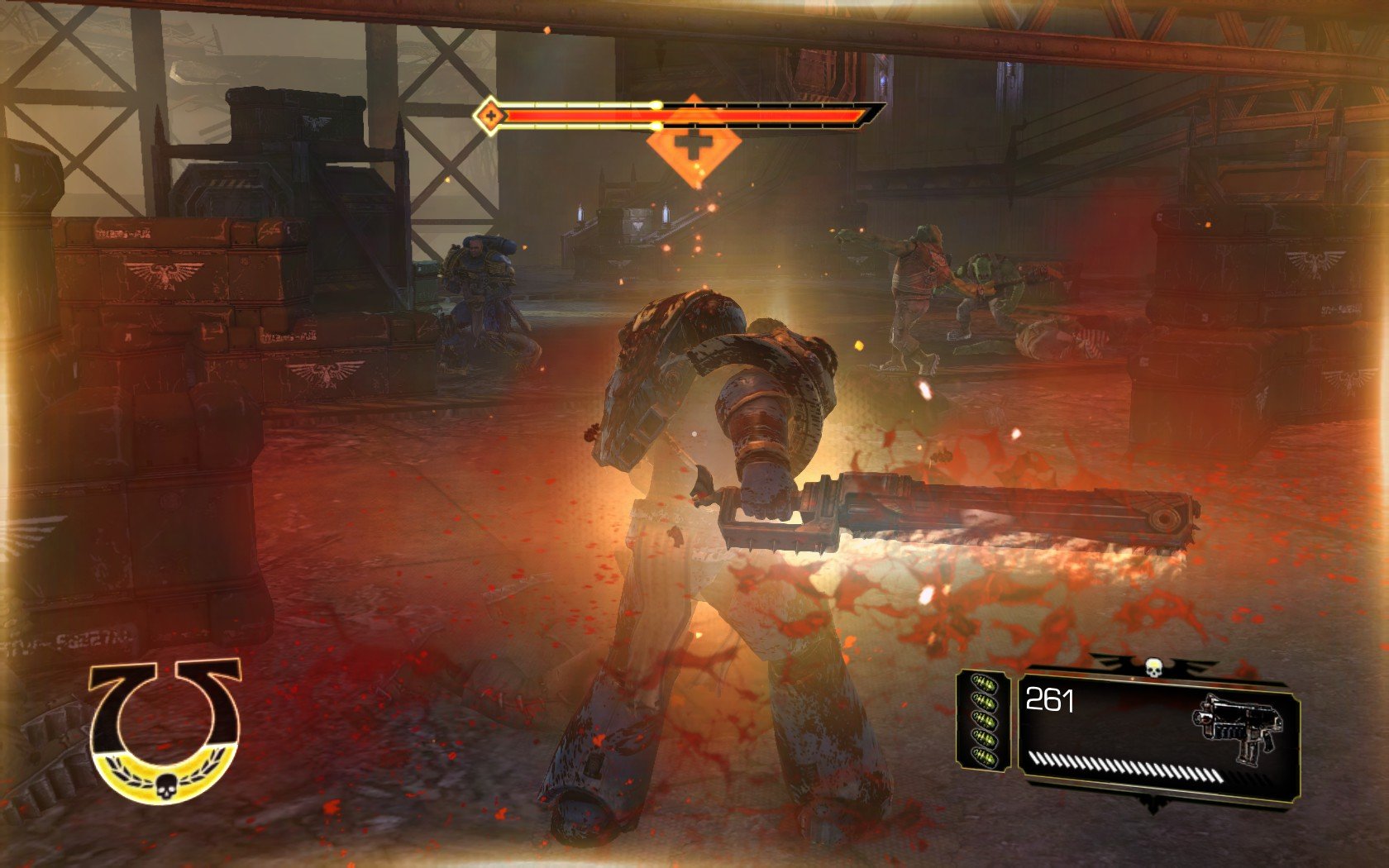Toggle the middle grenade icon
Viewport: 1389px width, 868px height.
(986, 718)
